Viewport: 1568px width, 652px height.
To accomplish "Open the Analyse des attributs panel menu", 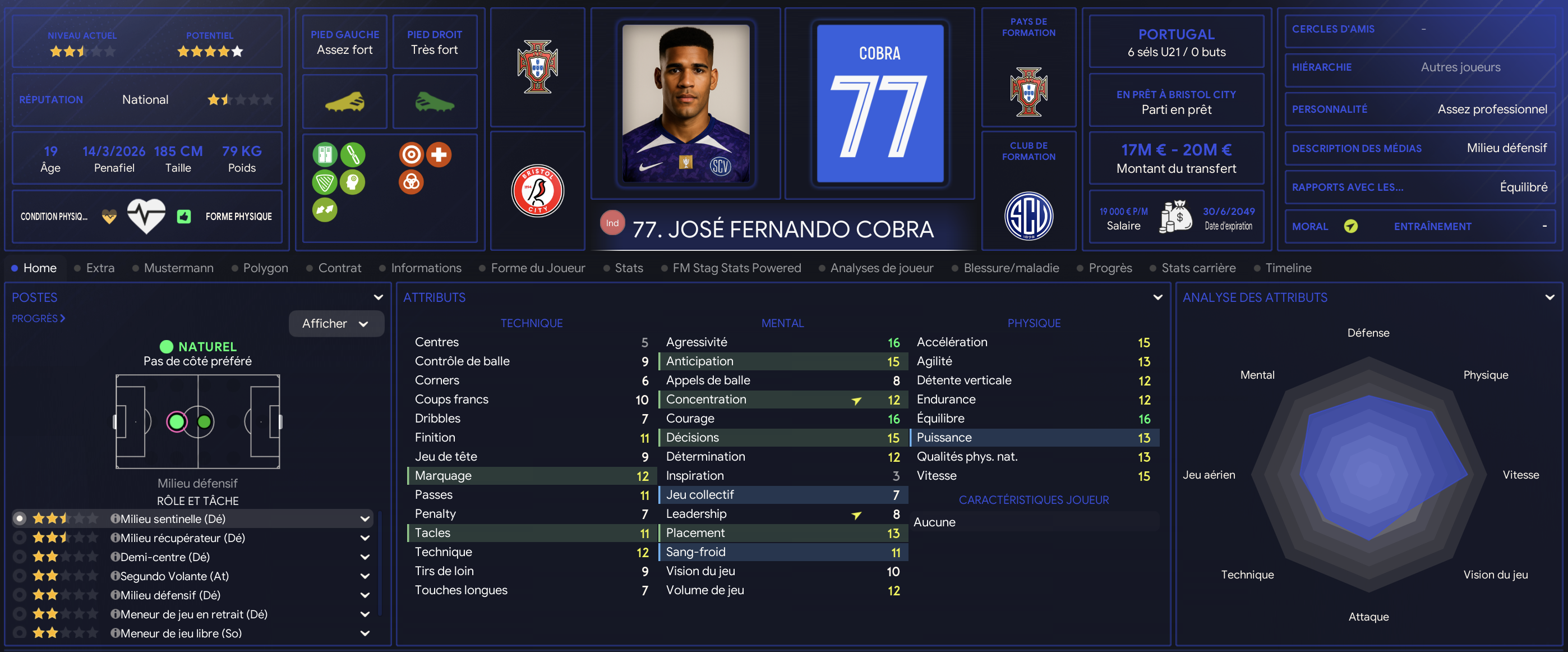I will pyautogui.click(x=1549, y=297).
